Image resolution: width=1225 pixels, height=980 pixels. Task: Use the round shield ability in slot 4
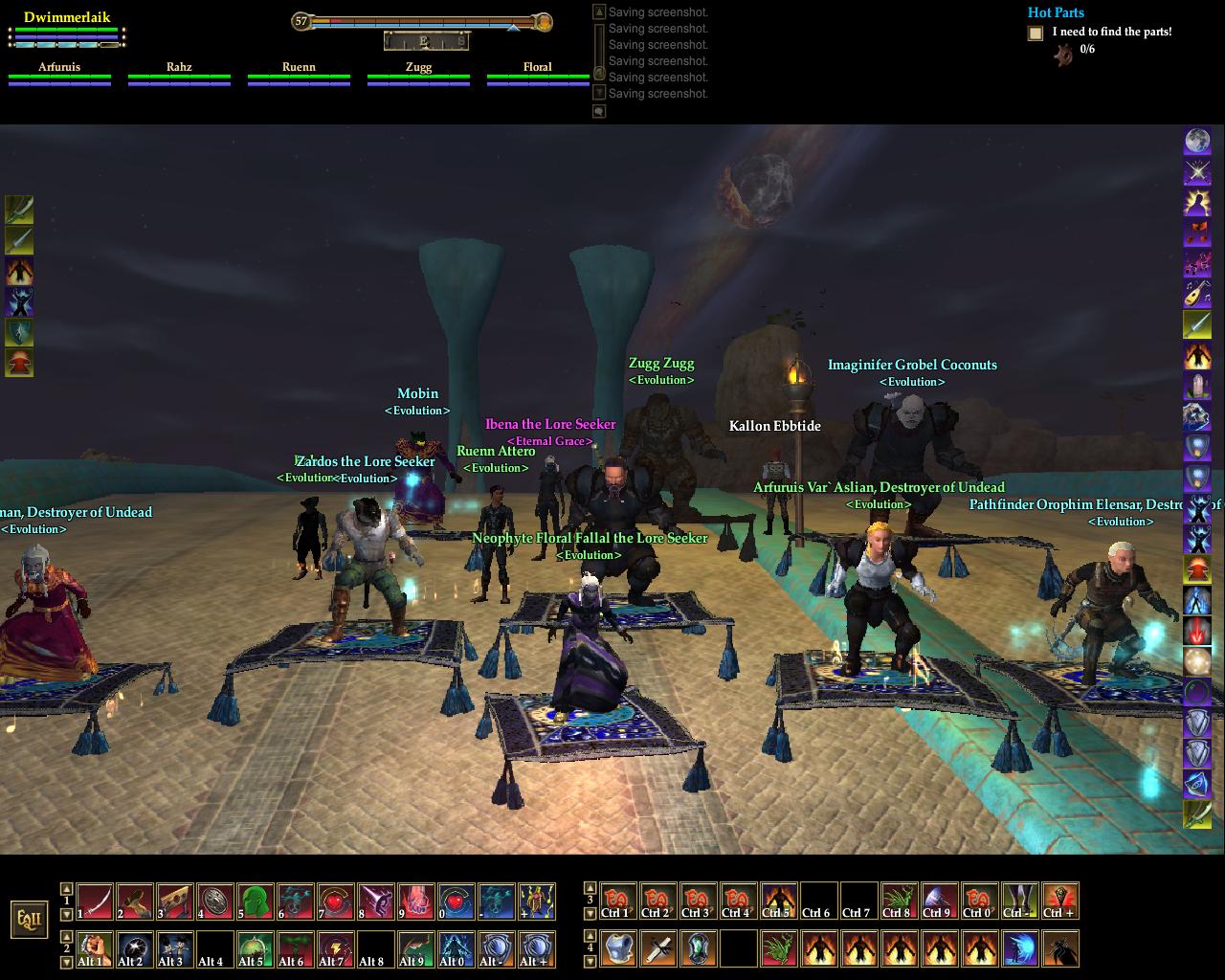pos(215,902)
